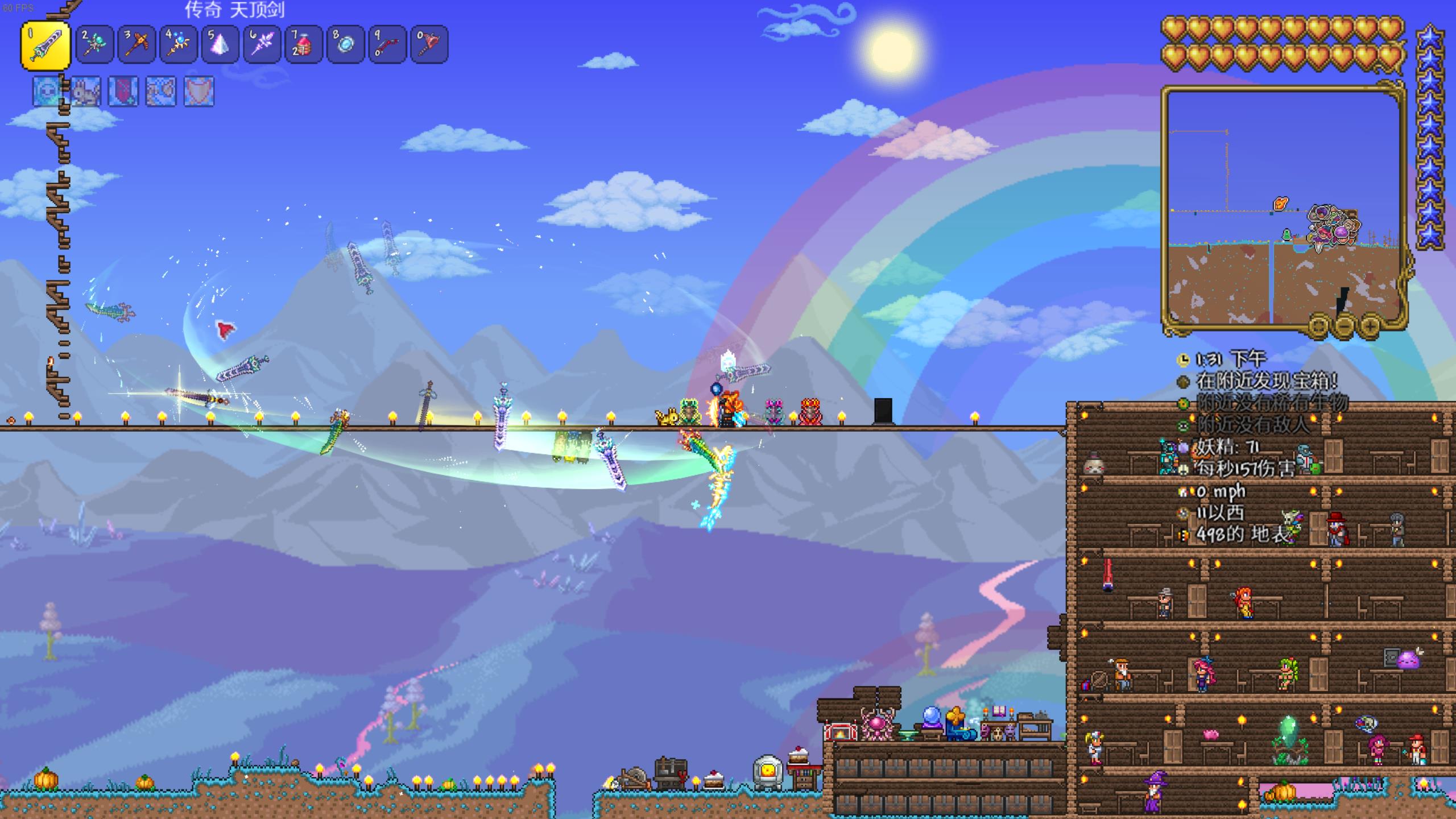
Task: Zoom out the minimap with minus button
Action: click(x=1345, y=326)
